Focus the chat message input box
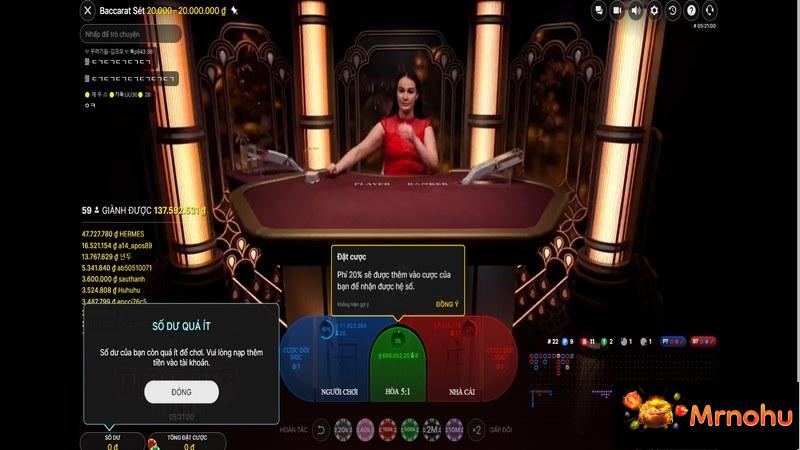The height and width of the screenshot is (450, 800). pos(131,34)
